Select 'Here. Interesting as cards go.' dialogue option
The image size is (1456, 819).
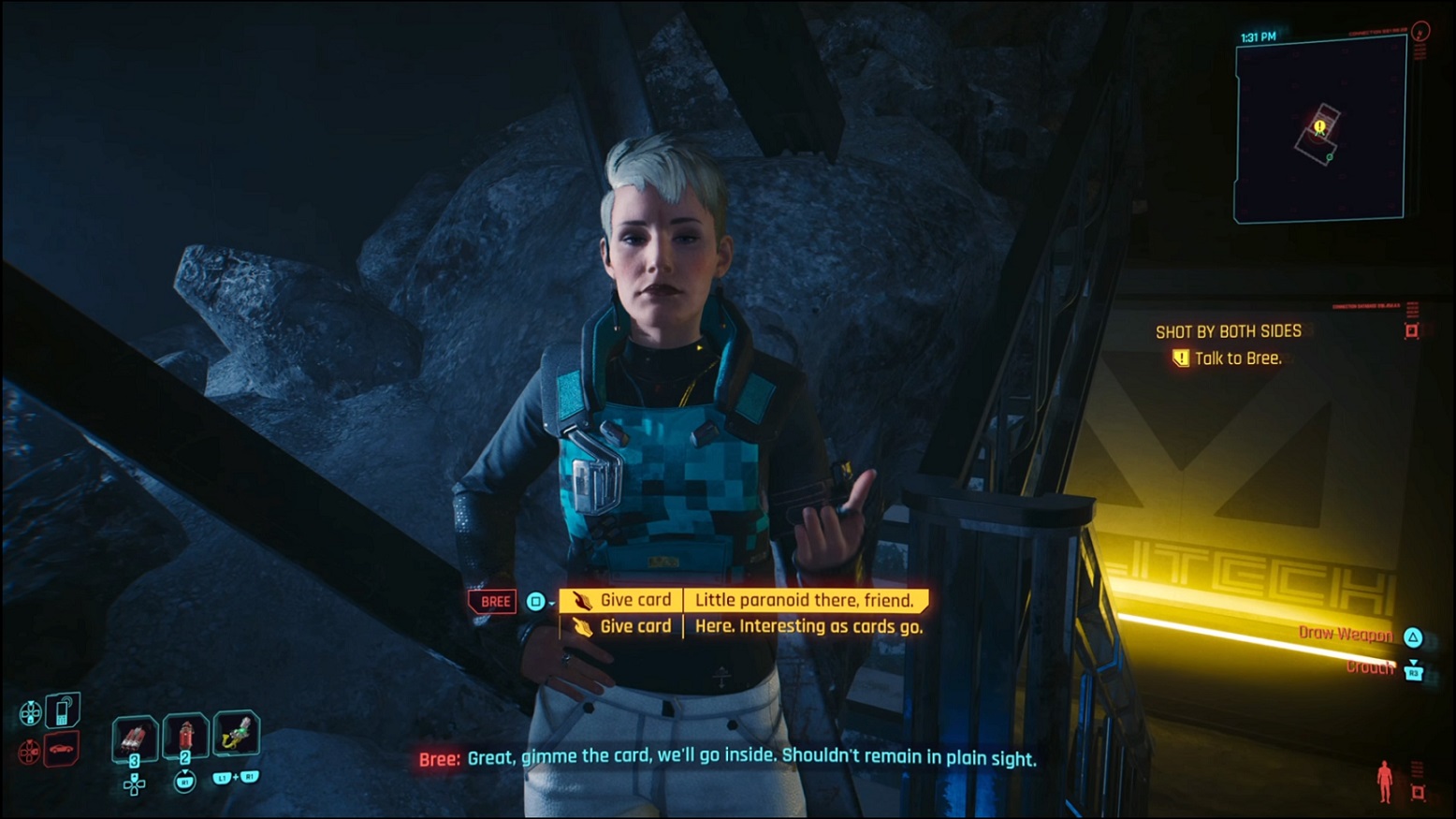click(x=808, y=627)
